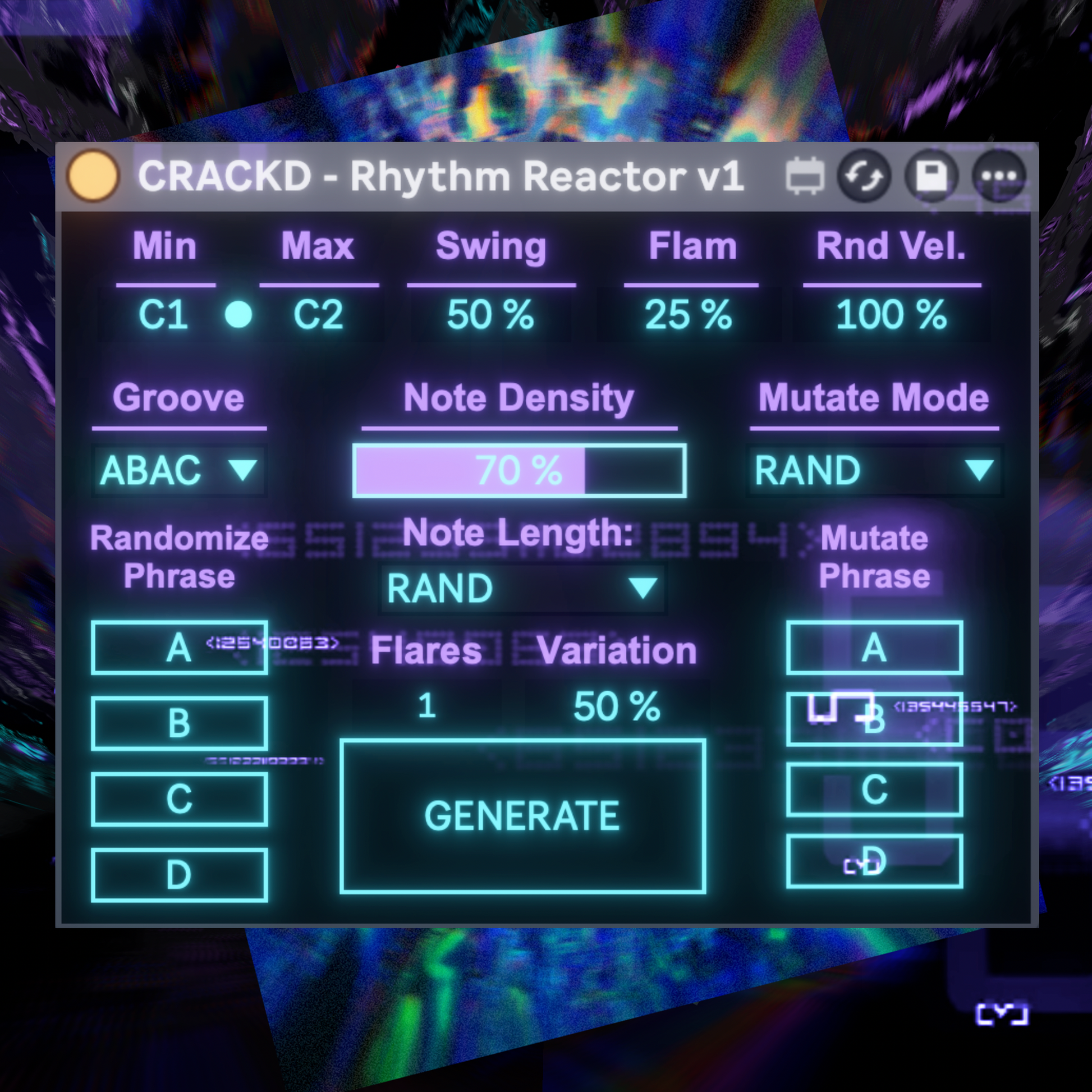Adjust the Note Density percentage bar
Screen dimensions: 1092x1092
pyautogui.click(x=519, y=469)
